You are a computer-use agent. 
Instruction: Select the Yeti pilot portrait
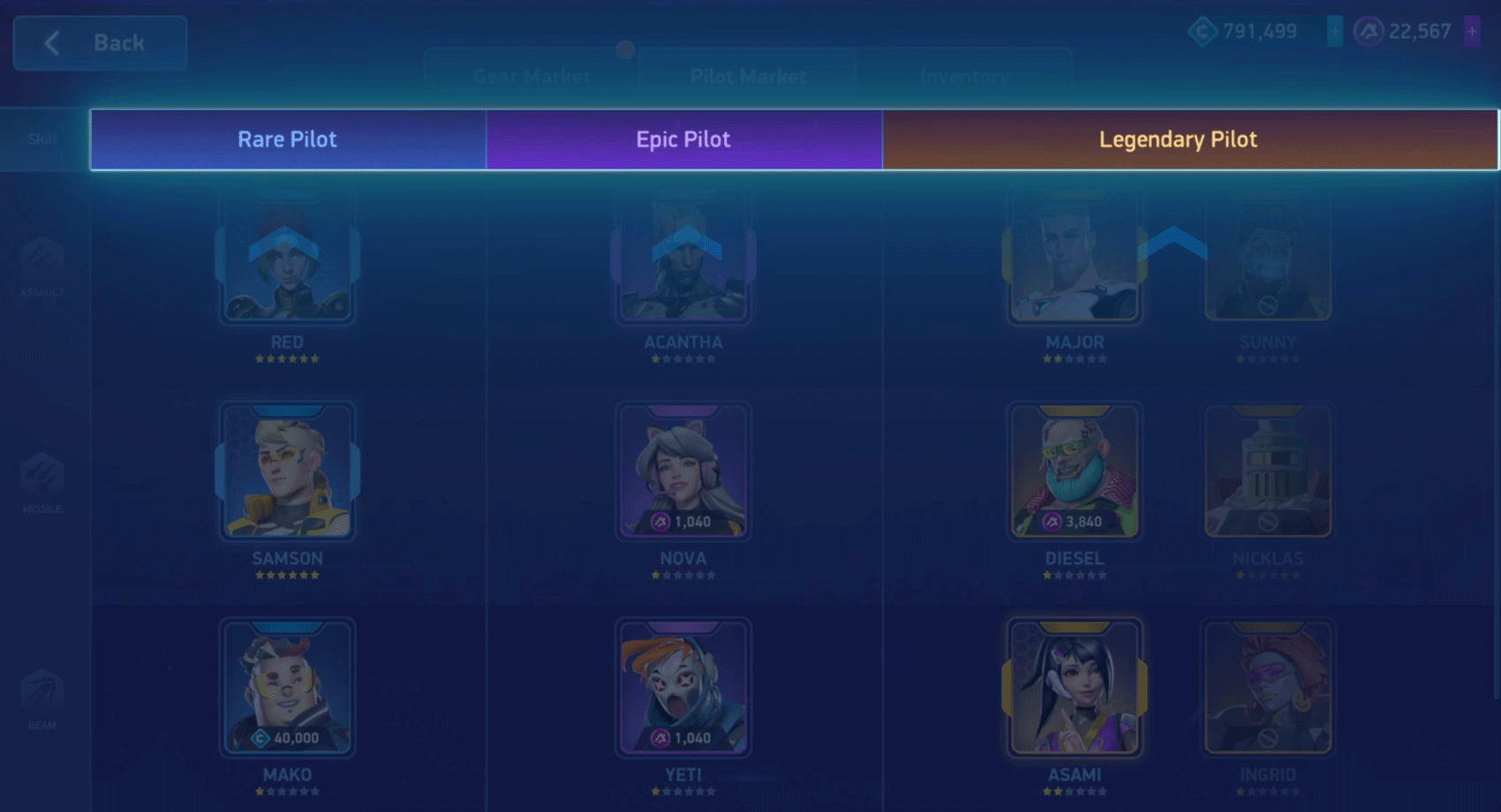coord(684,688)
